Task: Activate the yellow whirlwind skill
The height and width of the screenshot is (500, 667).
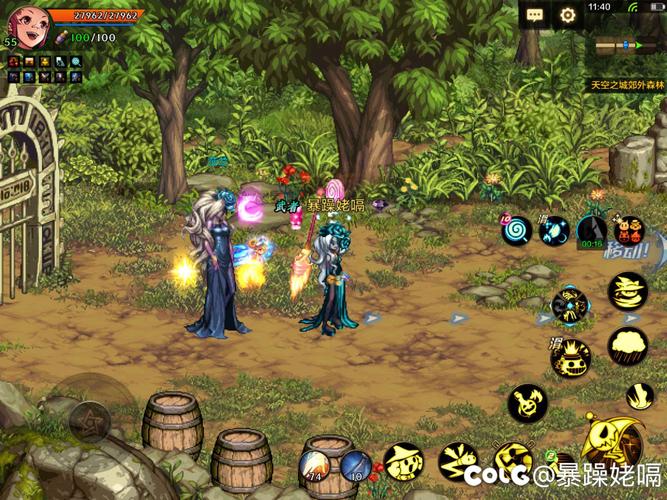Action: pyautogui.click(x=628, y=292)
